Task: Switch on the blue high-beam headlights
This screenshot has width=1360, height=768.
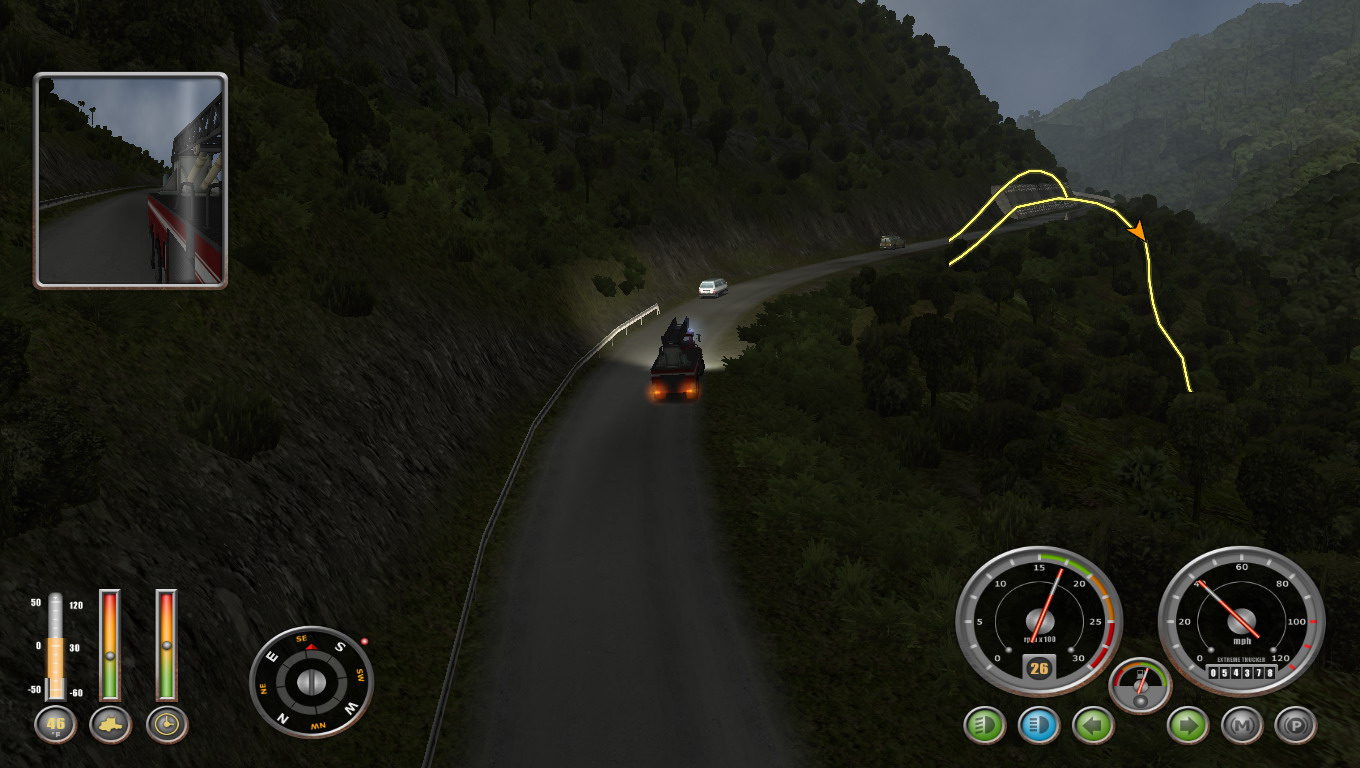Action: [x=1039, y=725]
